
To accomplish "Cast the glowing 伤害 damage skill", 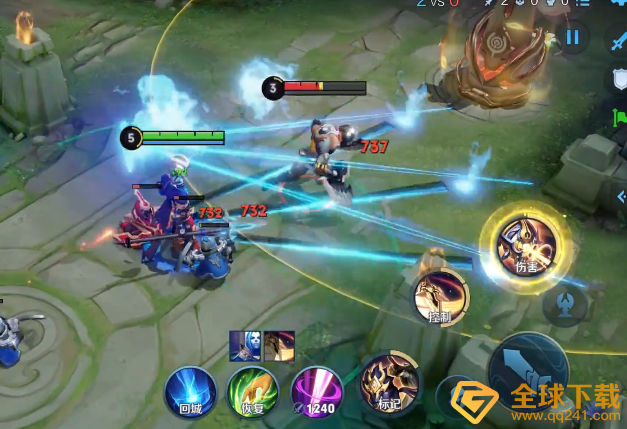I will [x=526, y=242].
